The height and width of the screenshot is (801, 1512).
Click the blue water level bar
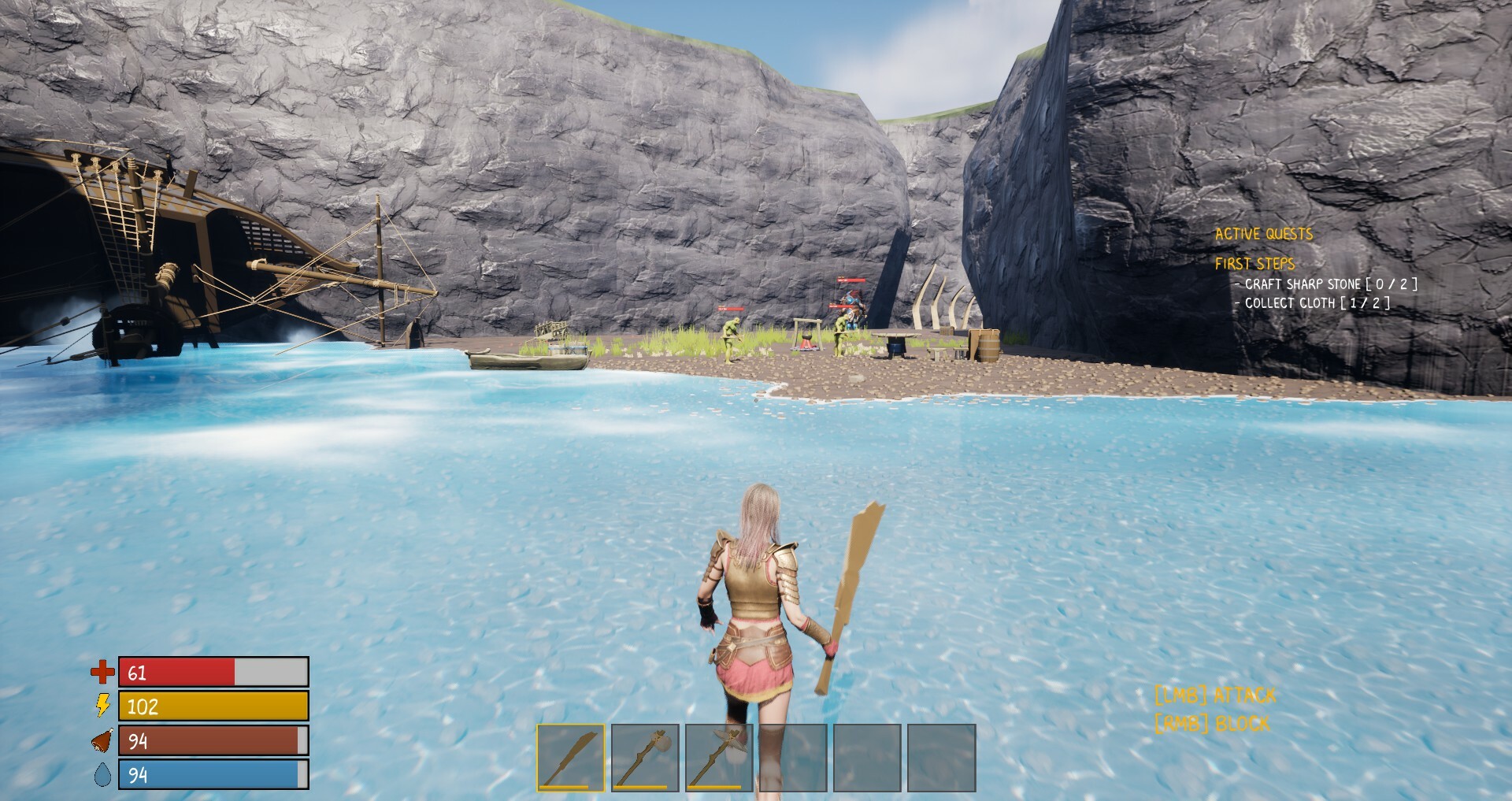pos(209,775)
